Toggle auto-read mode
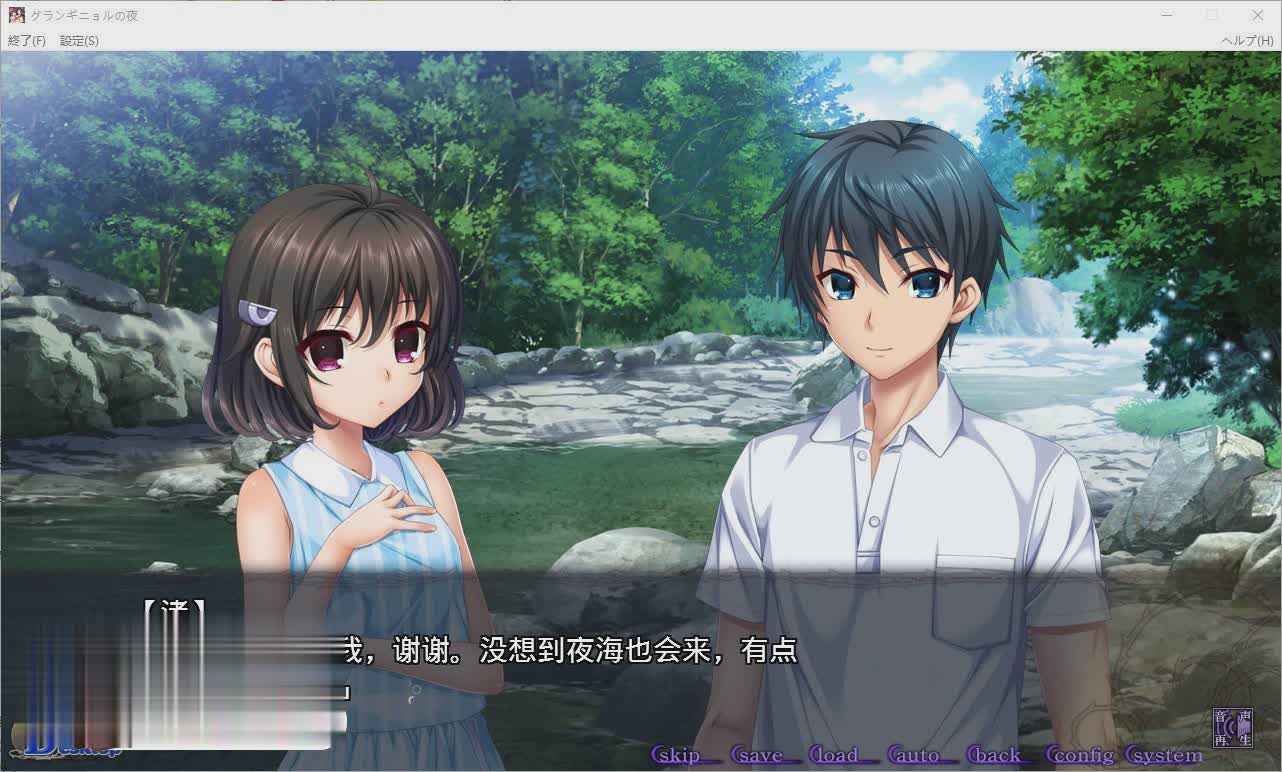This screenshot has height=772, width=1282. point(913,756)
